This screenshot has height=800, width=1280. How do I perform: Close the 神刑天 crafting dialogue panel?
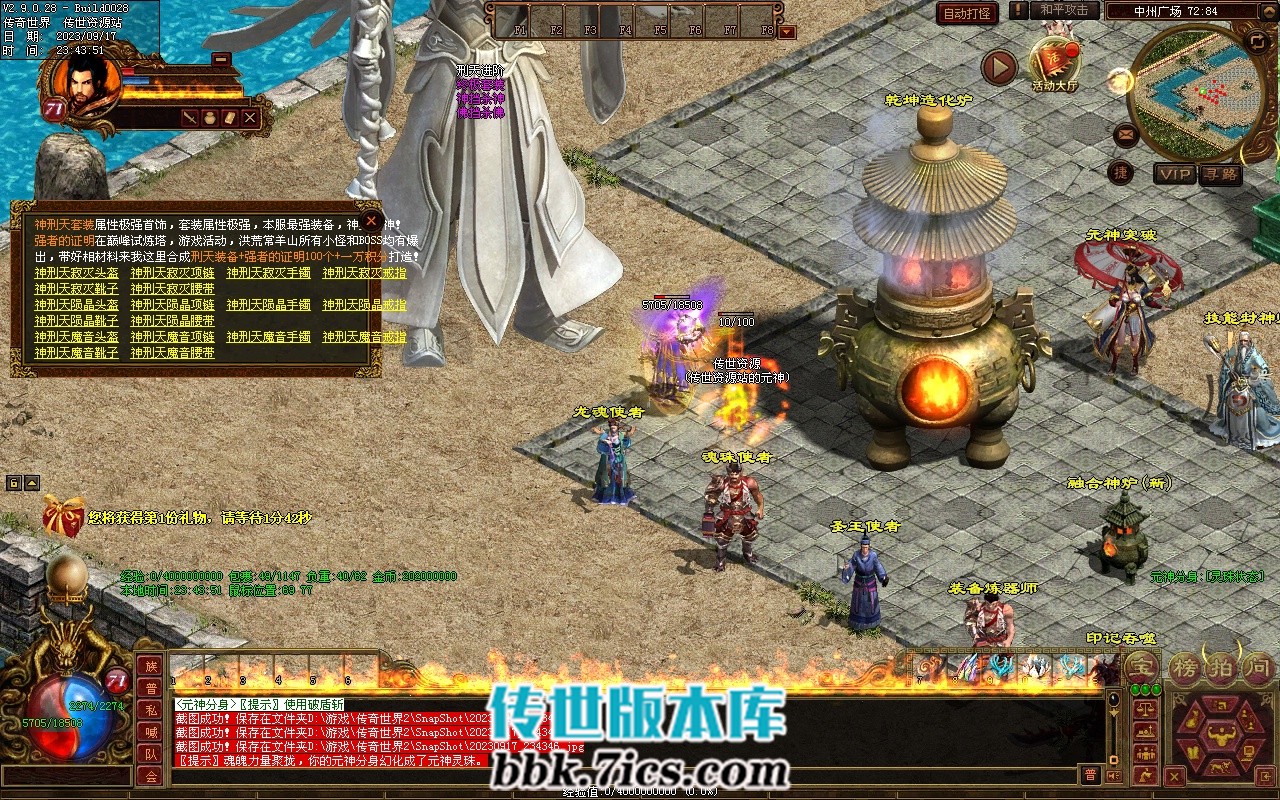click(371, 220)
